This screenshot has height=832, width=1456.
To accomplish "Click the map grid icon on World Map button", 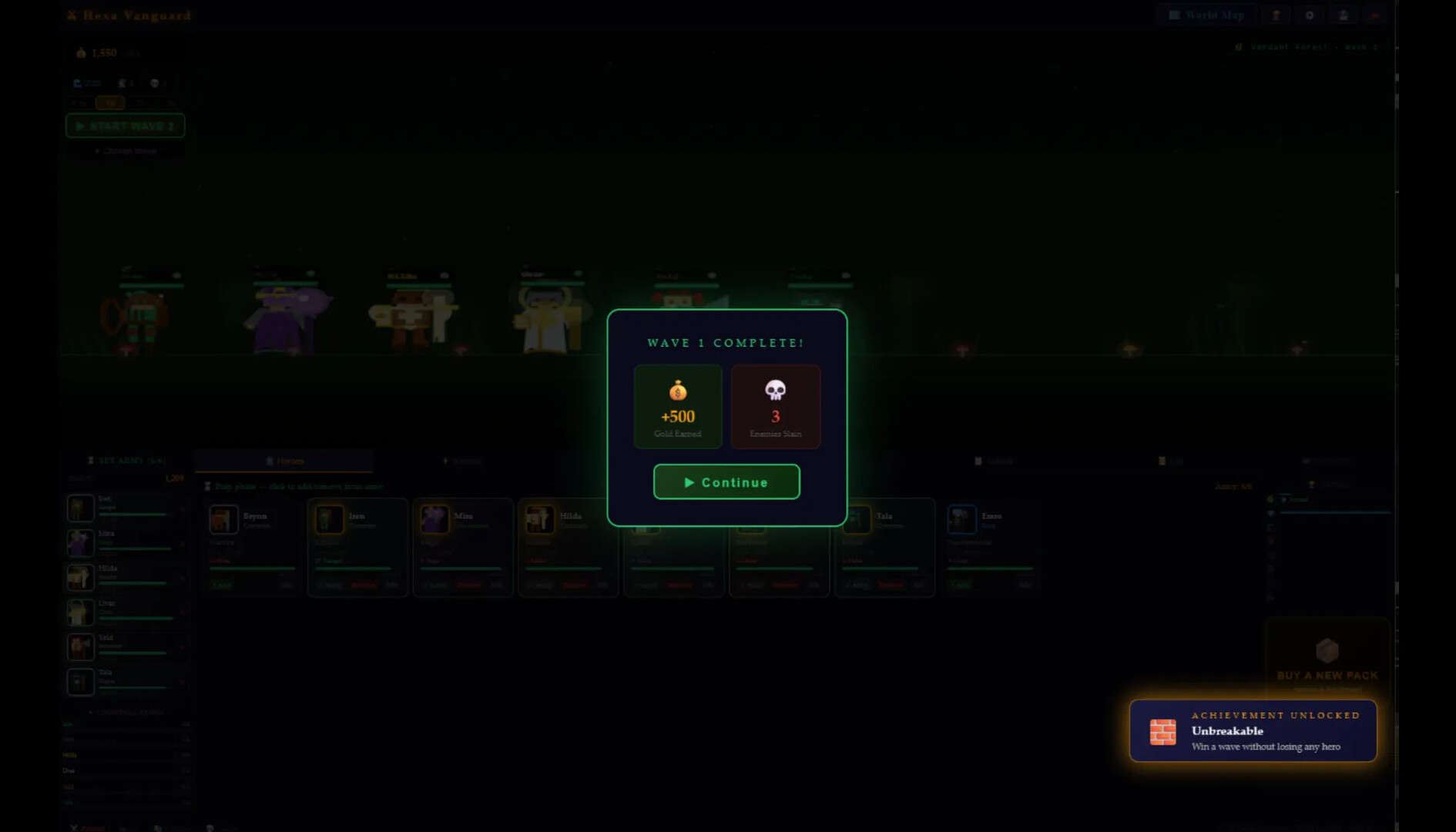I will click(1175, 14).
